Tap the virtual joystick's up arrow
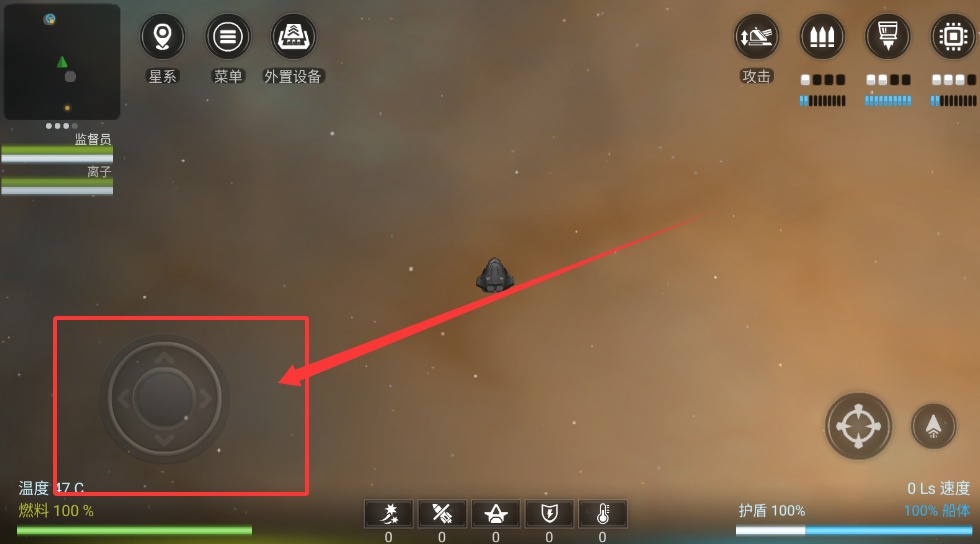The width and height of the screenshot is (980, 544). click(165, 358)
